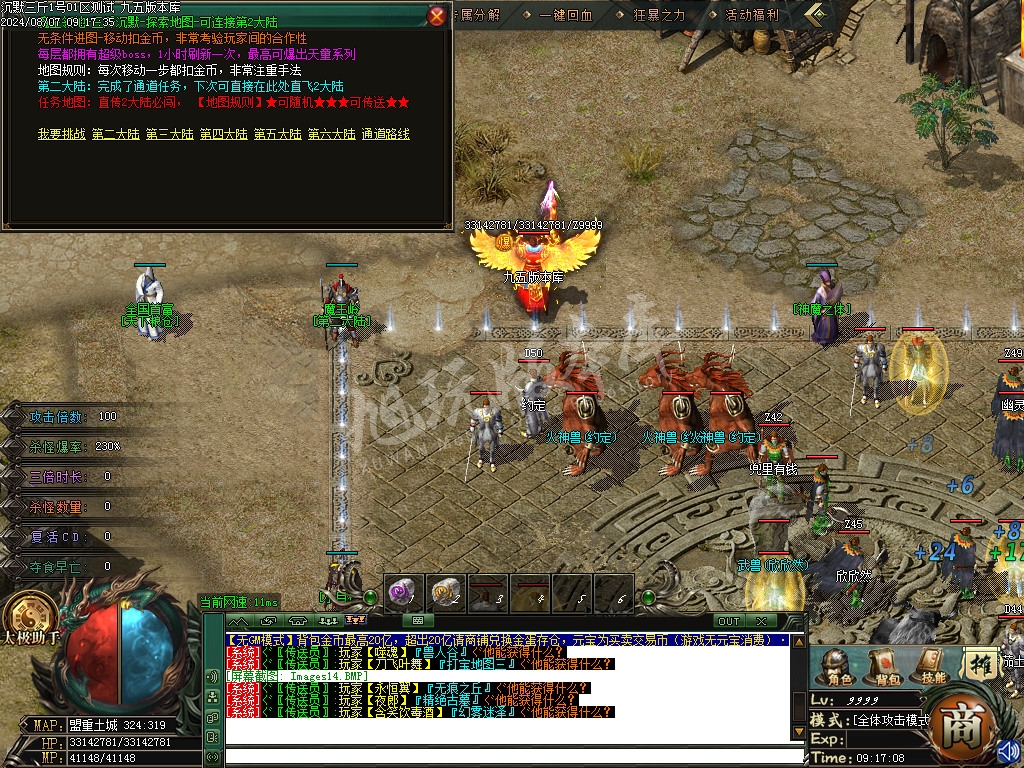Open the 通道路线 route link
Viewport: 1024px width, 768px height.
(x=385, y=134)
